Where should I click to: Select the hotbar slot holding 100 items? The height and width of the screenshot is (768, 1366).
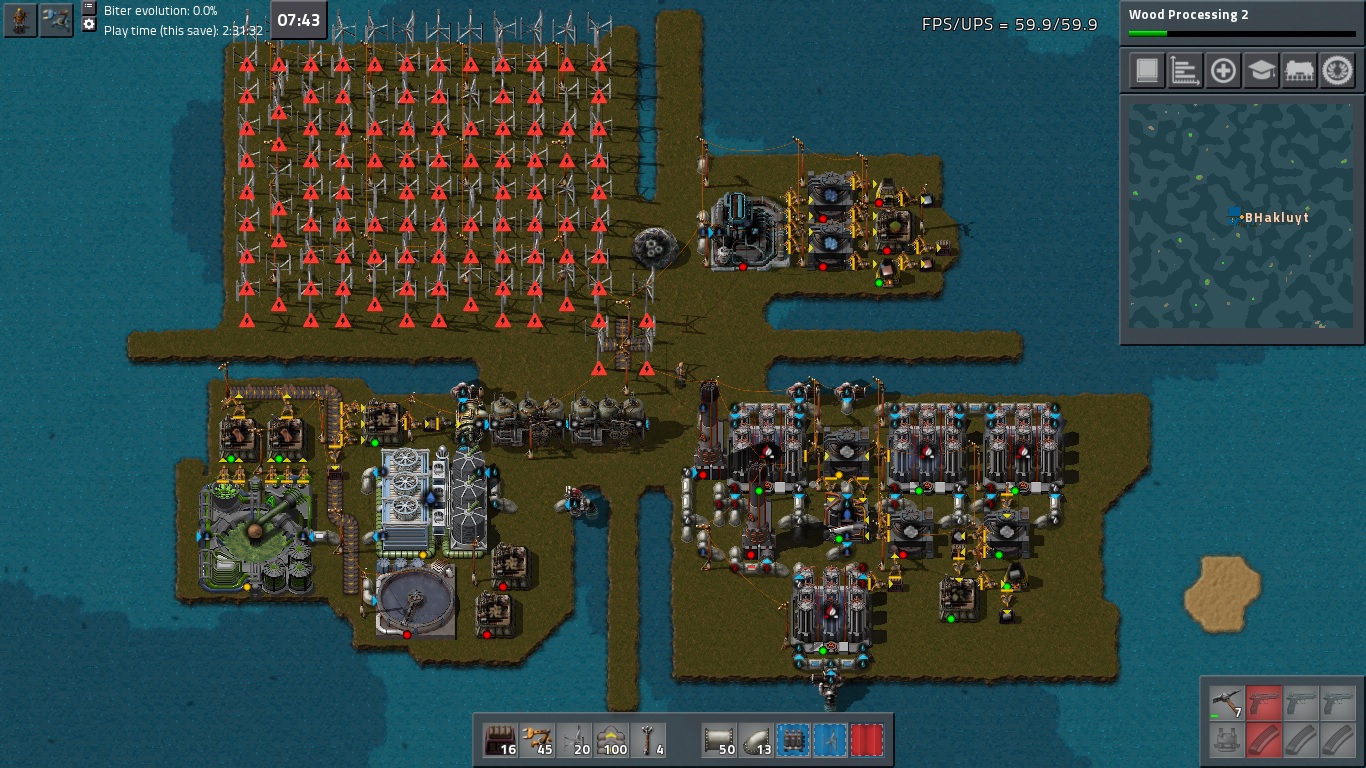pyautogui.click(x=611, y=740)
